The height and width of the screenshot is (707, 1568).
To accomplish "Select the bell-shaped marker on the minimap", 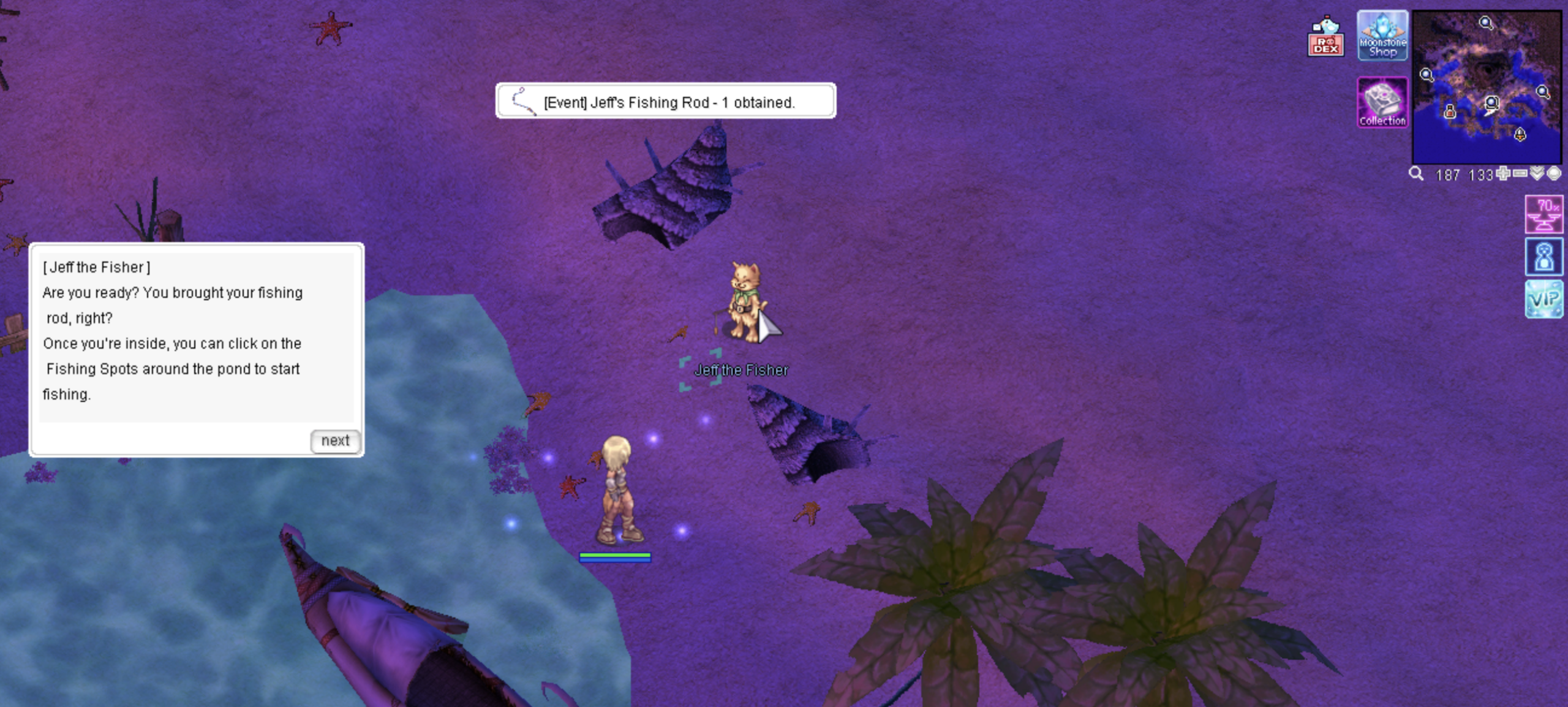I will click(x=1520, y=134).
